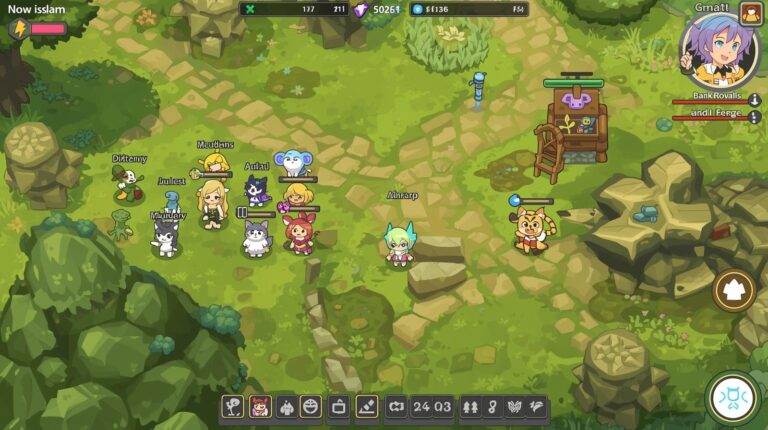Click the twin trees toolbar icon
768x430 pixels.
tap(471, 407)
